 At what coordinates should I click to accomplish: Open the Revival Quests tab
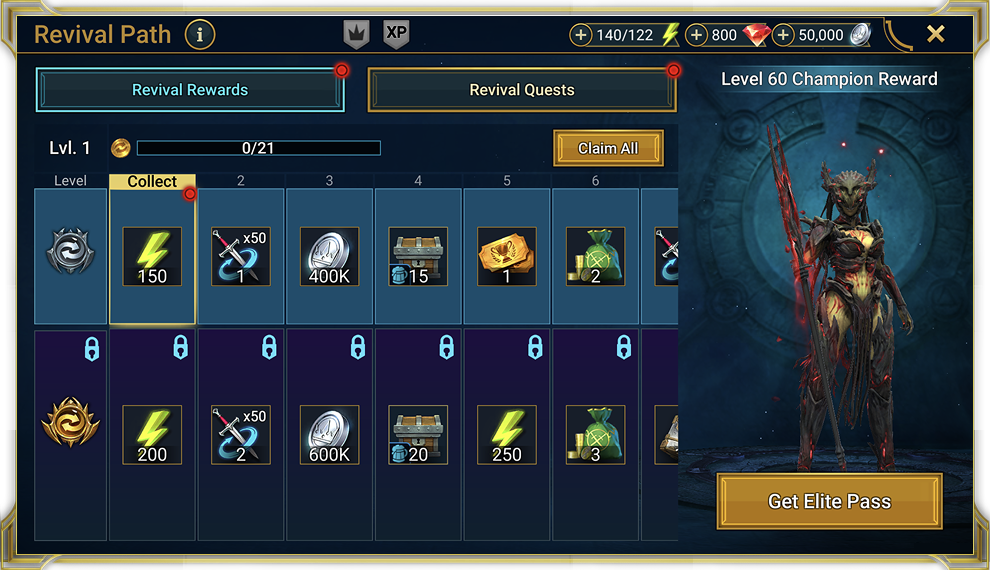(x=522, y=90)
